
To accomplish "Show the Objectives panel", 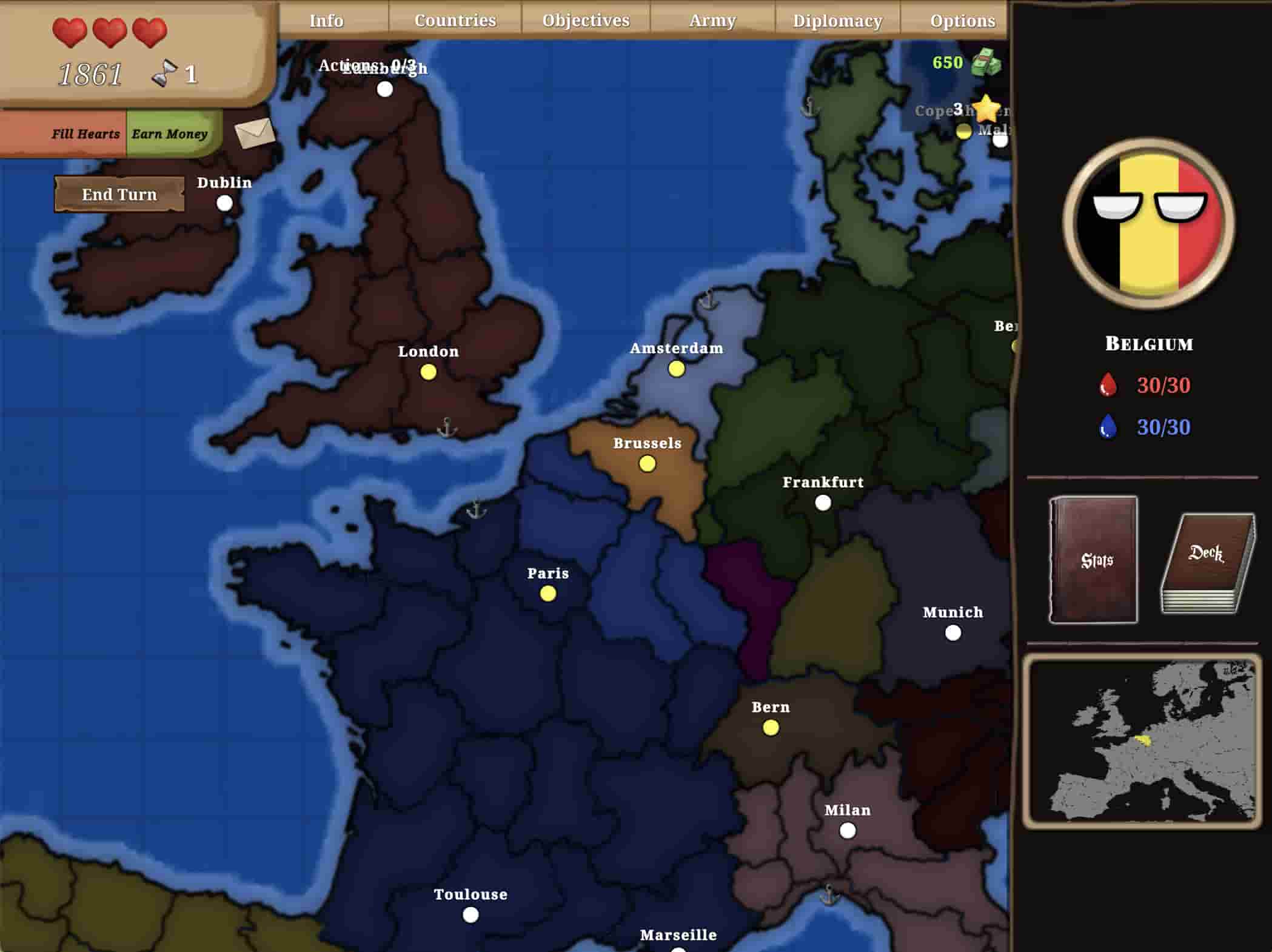I will click(586, 21).
